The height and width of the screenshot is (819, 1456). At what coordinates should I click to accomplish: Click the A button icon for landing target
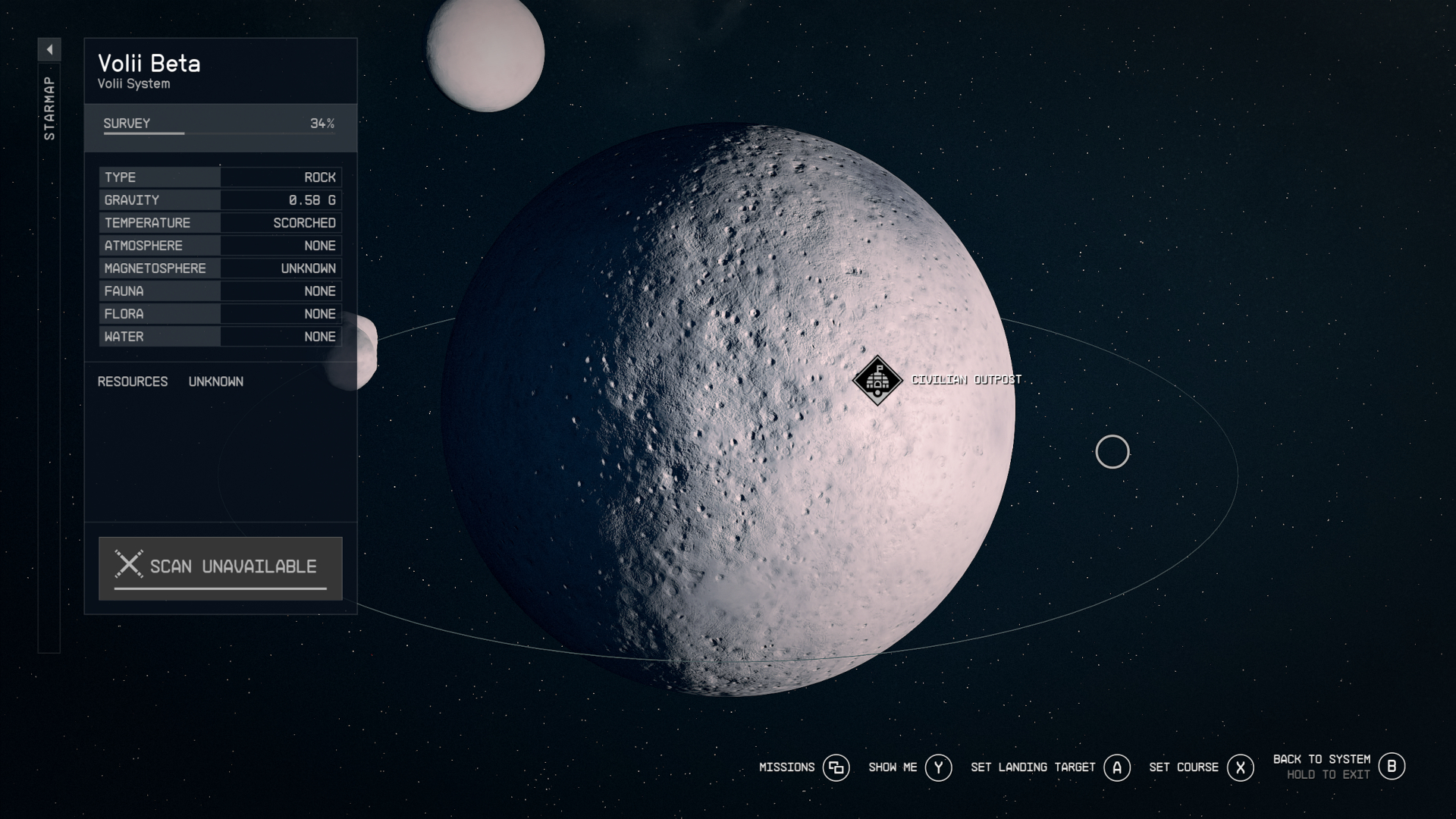click(x=1116, y=767)
